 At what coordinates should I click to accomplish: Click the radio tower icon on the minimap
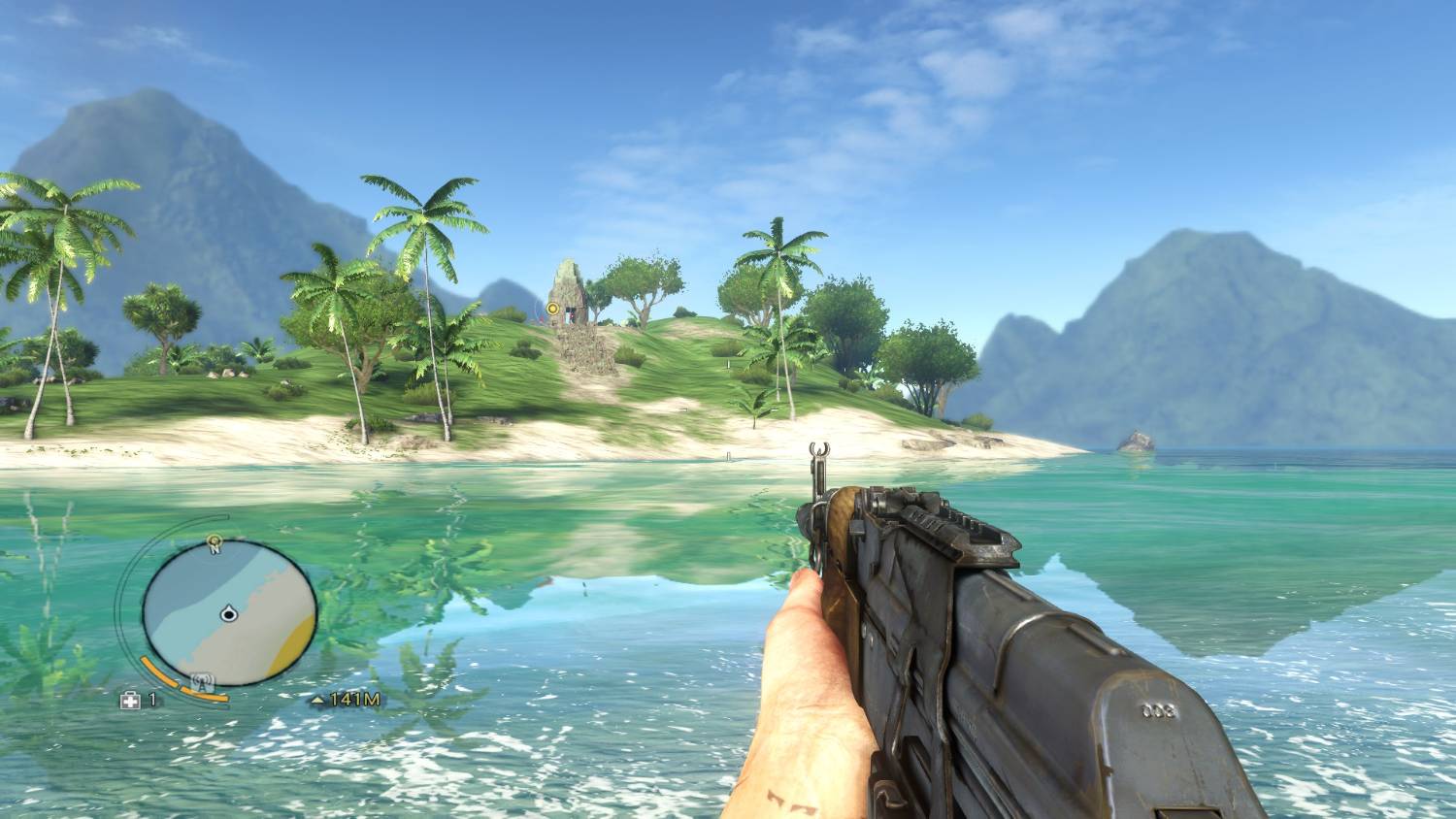pyautogui.click(x=203, y=681)
